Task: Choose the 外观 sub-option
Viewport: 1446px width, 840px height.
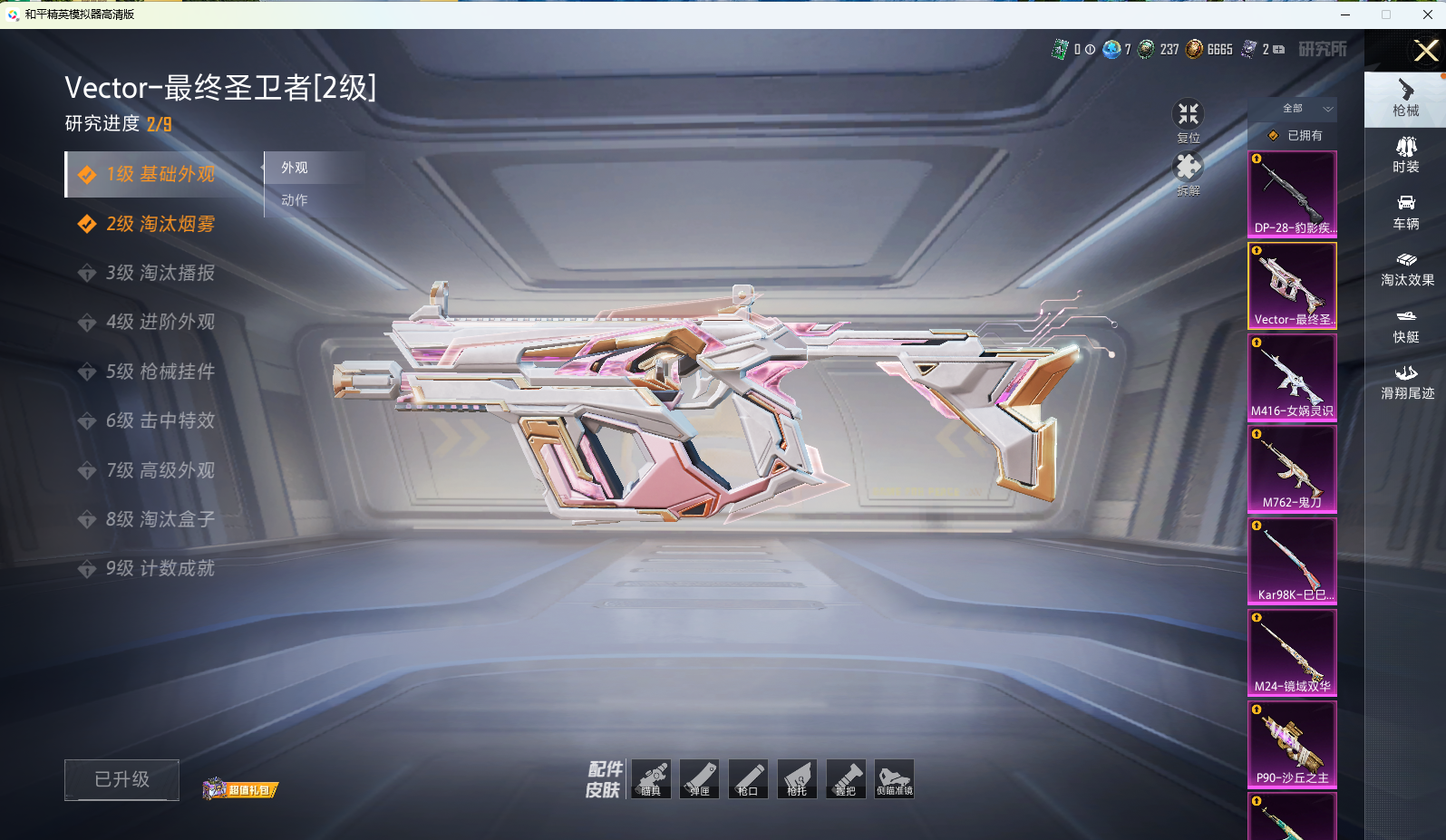Action: 295,168
